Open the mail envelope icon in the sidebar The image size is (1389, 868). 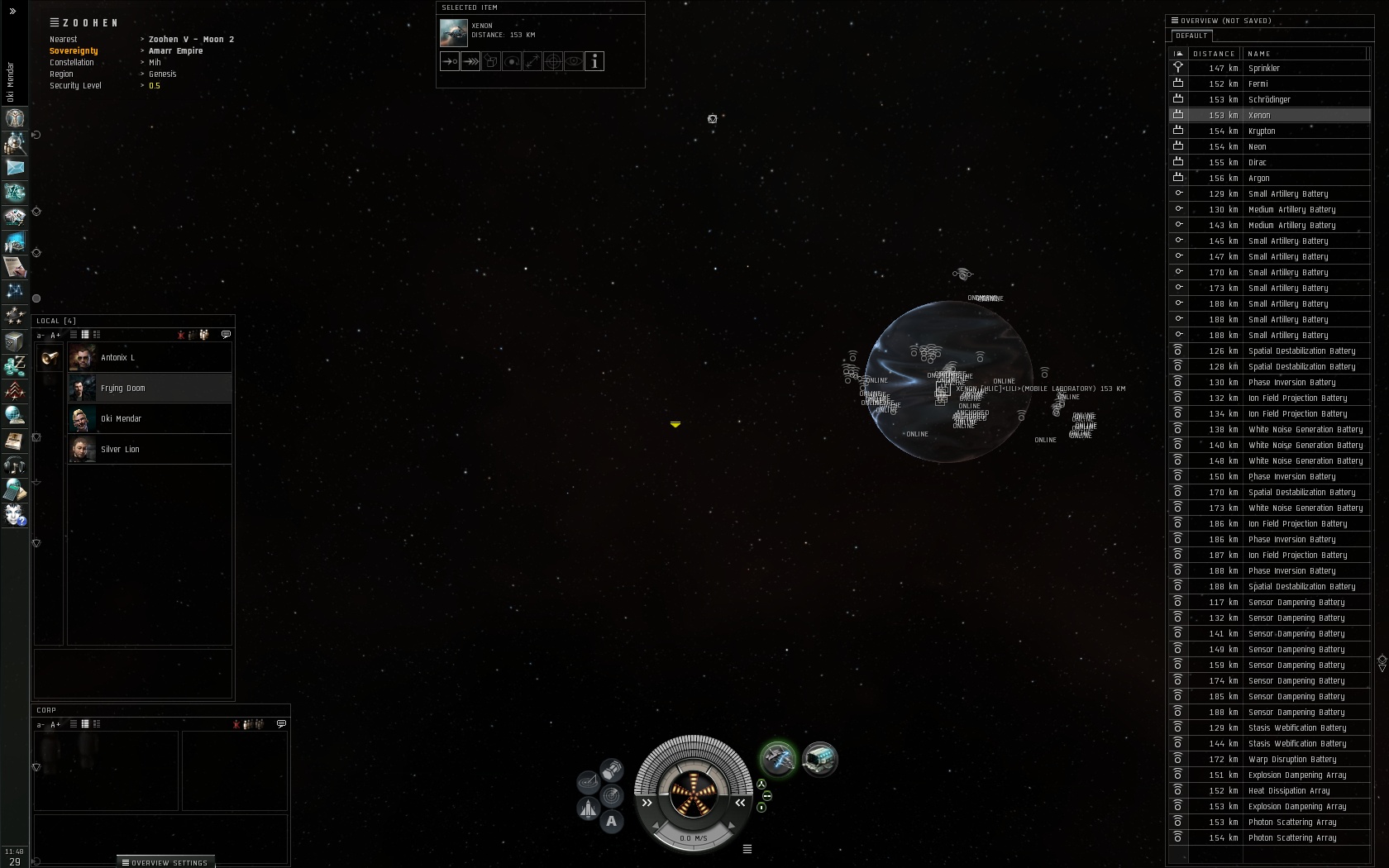[x=15, y=168]
